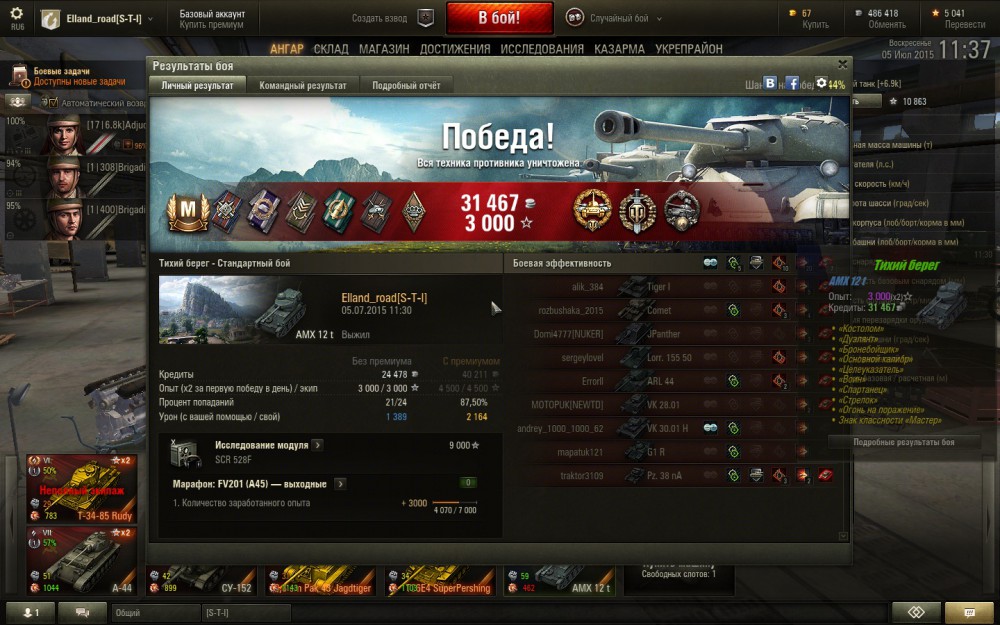The height and width of the screenshot is (625, 1000).
Task: Share the result via the VK icon
Action: (x=770, y=84)
